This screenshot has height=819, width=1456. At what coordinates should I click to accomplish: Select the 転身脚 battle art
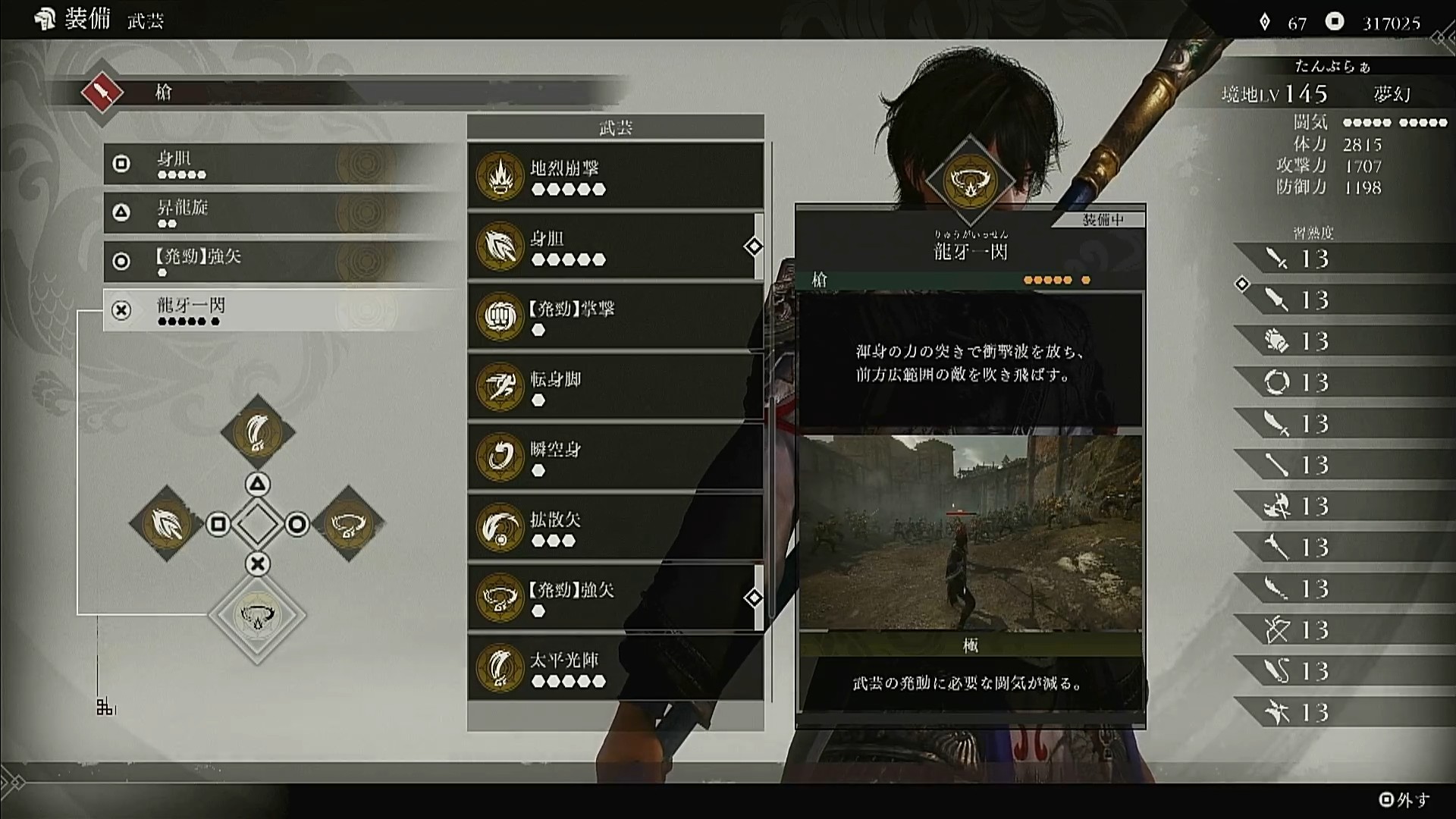tap(615, 387)
